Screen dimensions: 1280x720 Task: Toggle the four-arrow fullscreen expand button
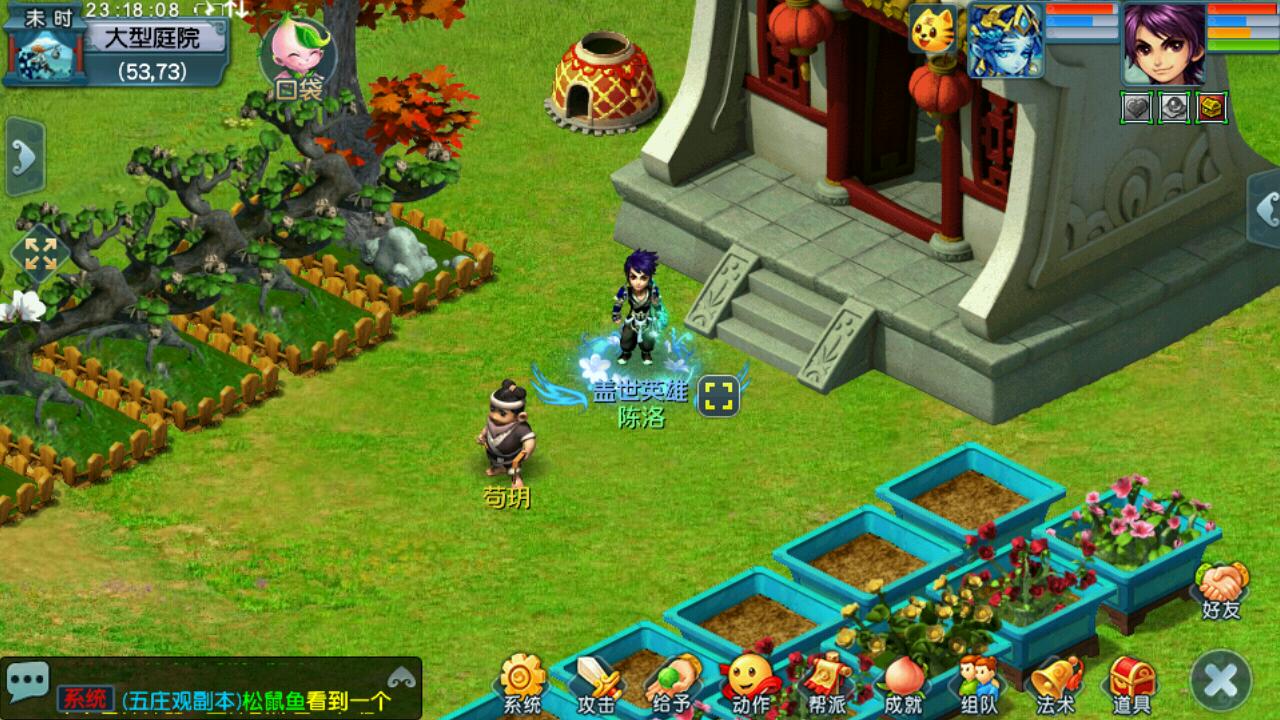pyautogui.click(x=40, y=252)
